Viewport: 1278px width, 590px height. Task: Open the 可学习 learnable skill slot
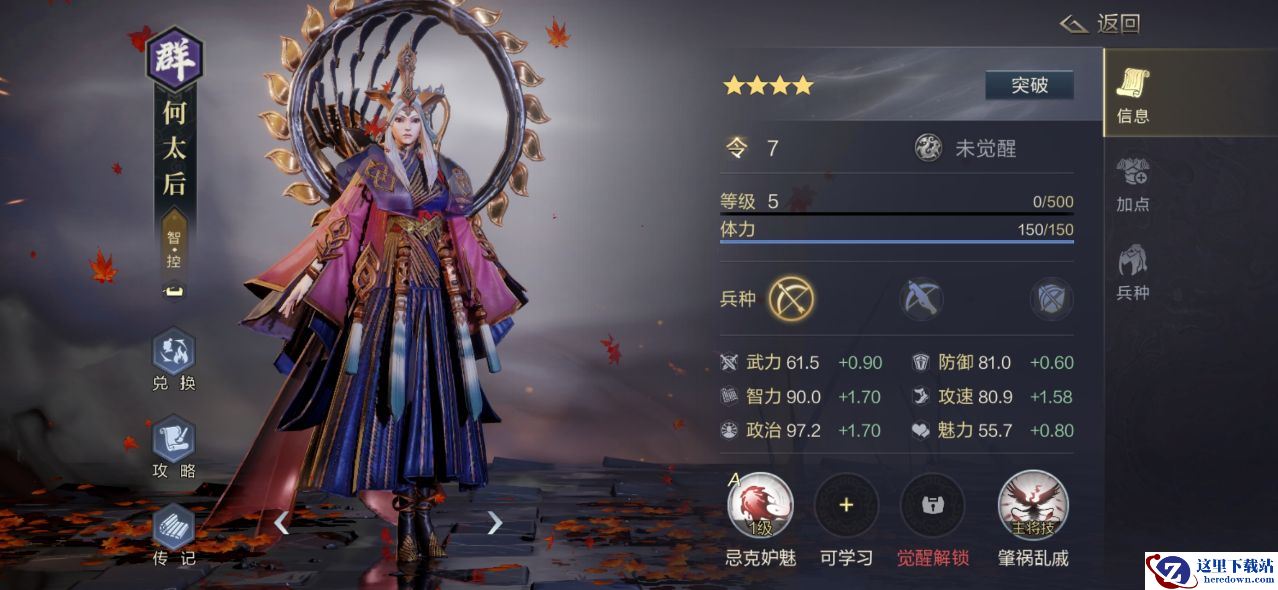[846, 506]
